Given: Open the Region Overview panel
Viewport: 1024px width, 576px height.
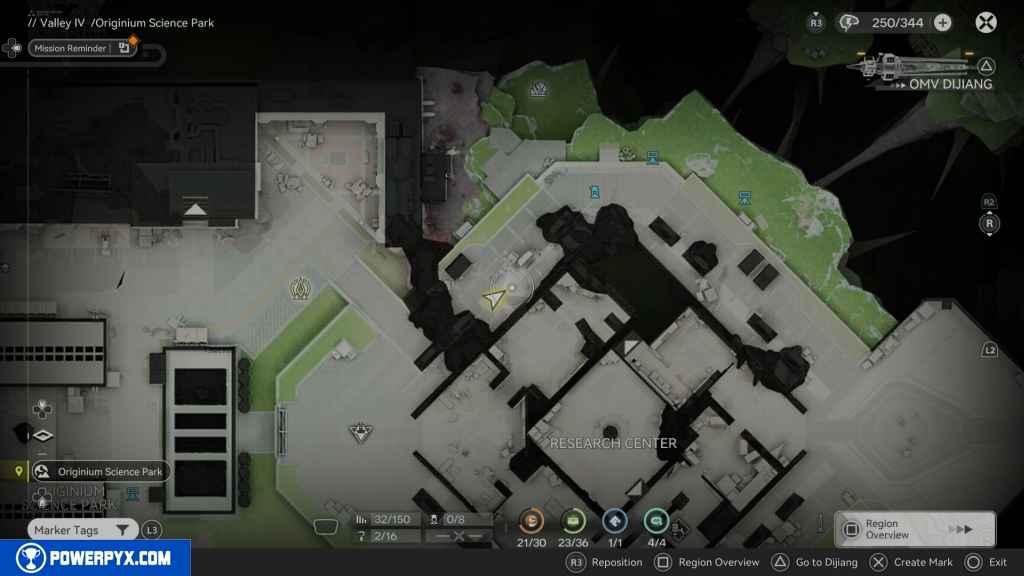Looking at the screenshot, I should pos(915,529).
